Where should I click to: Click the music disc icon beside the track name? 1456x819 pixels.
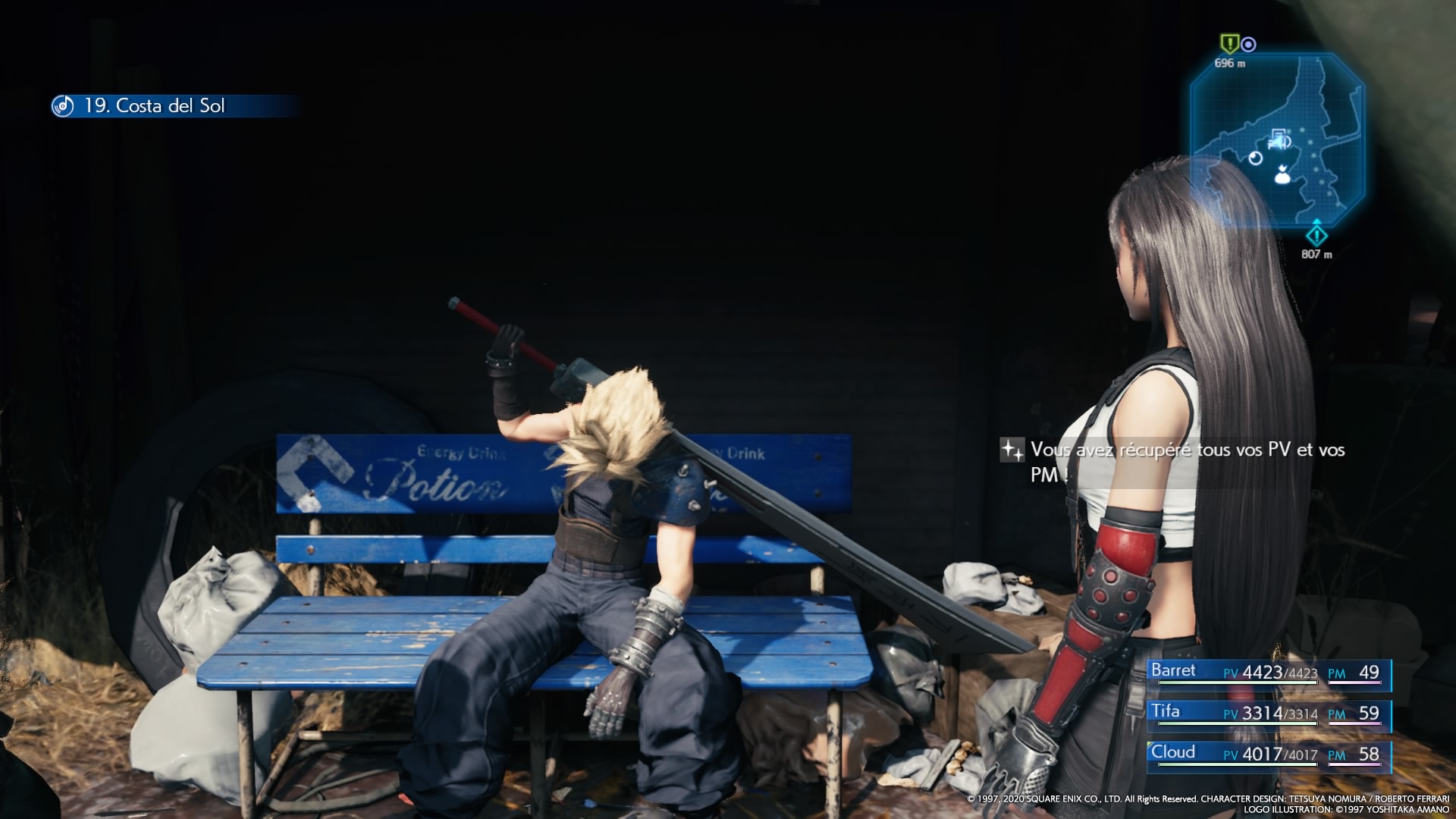tap(63, 106)
